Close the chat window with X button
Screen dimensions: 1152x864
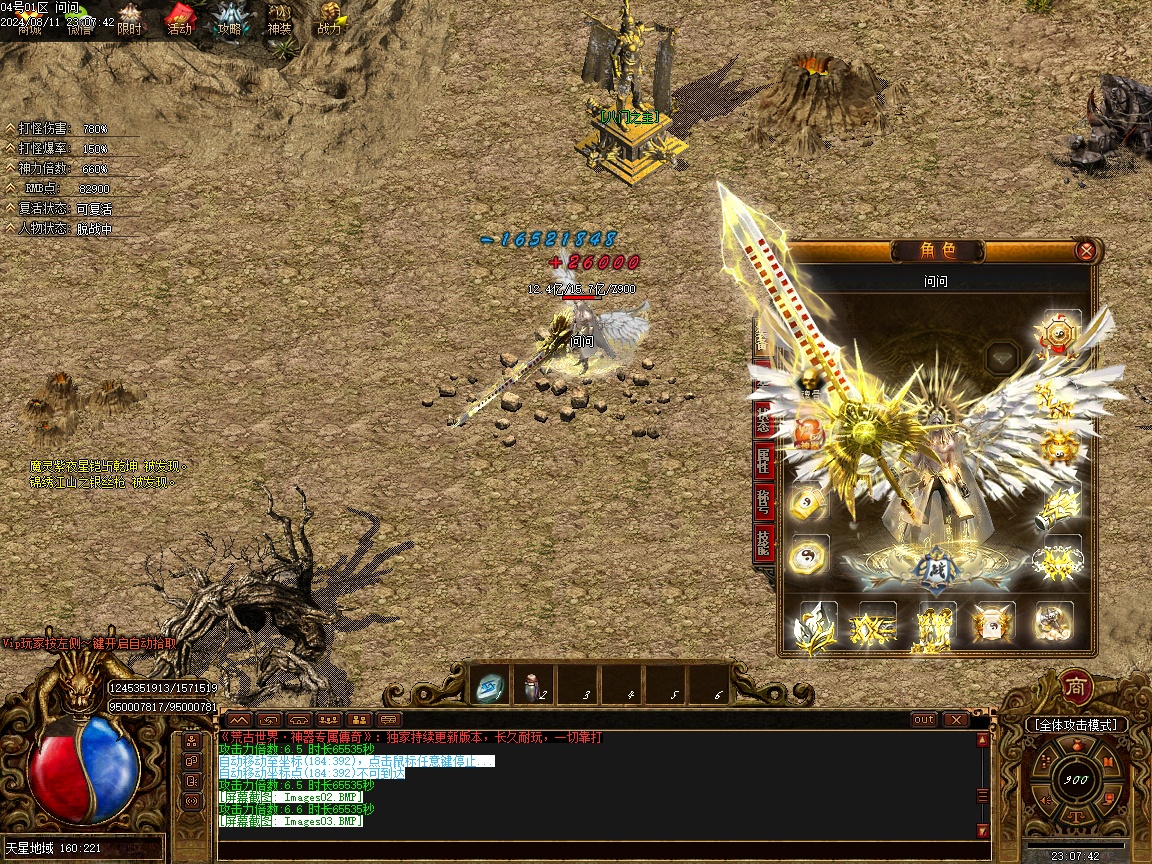pos(955,719)
